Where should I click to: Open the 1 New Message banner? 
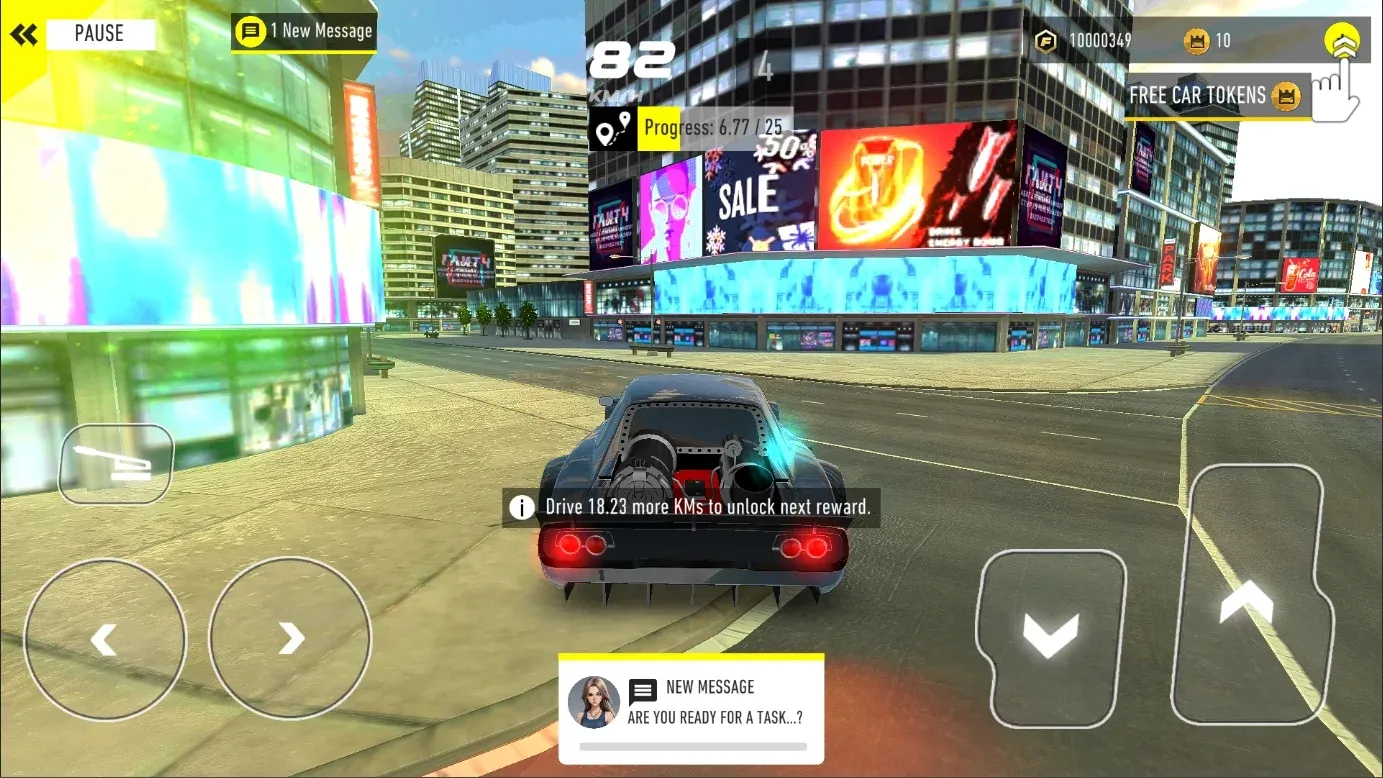[304, 31]
